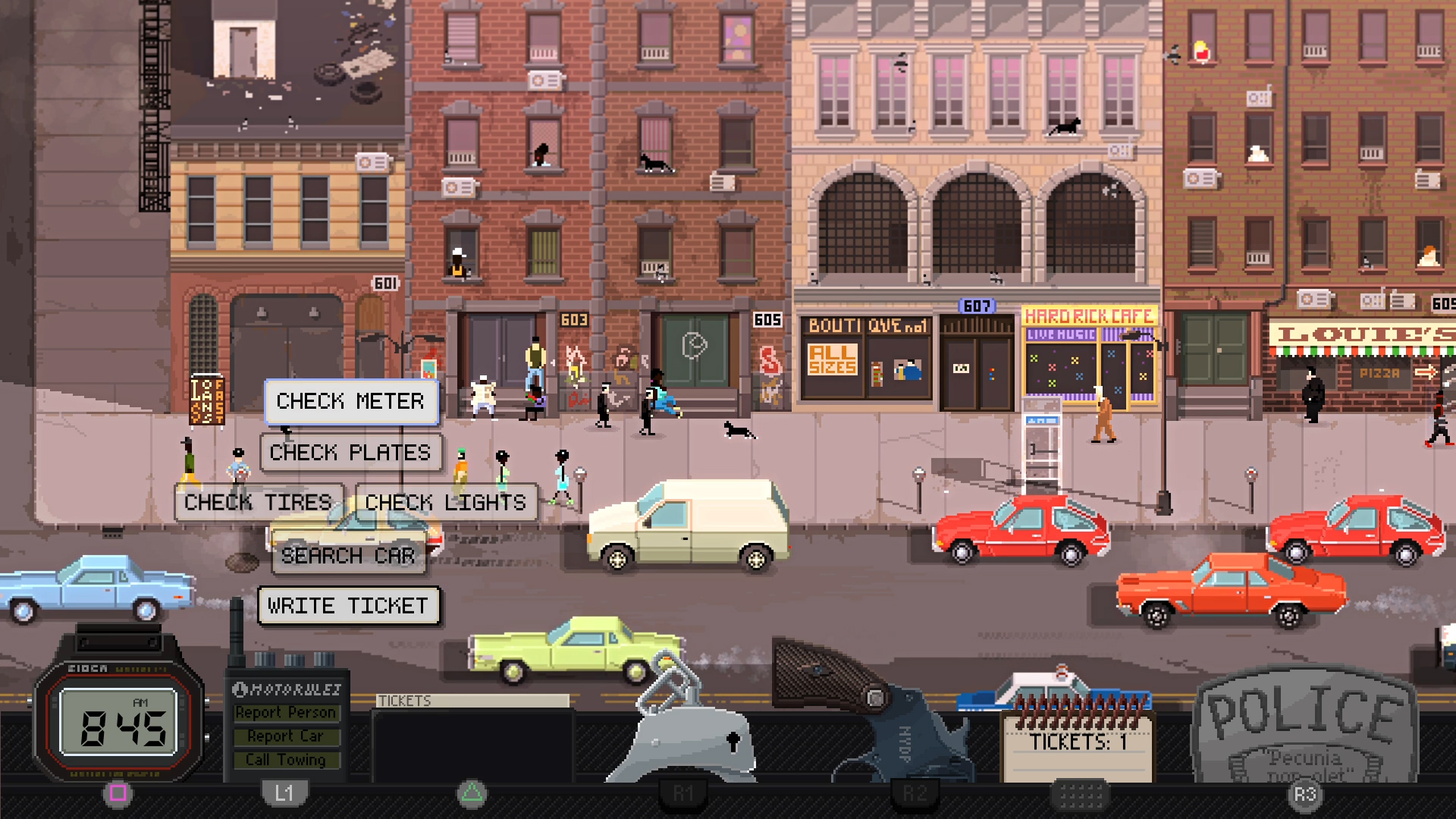Click the Search Car option
The height and width of the screenshot is (819, 1456).
348,557
